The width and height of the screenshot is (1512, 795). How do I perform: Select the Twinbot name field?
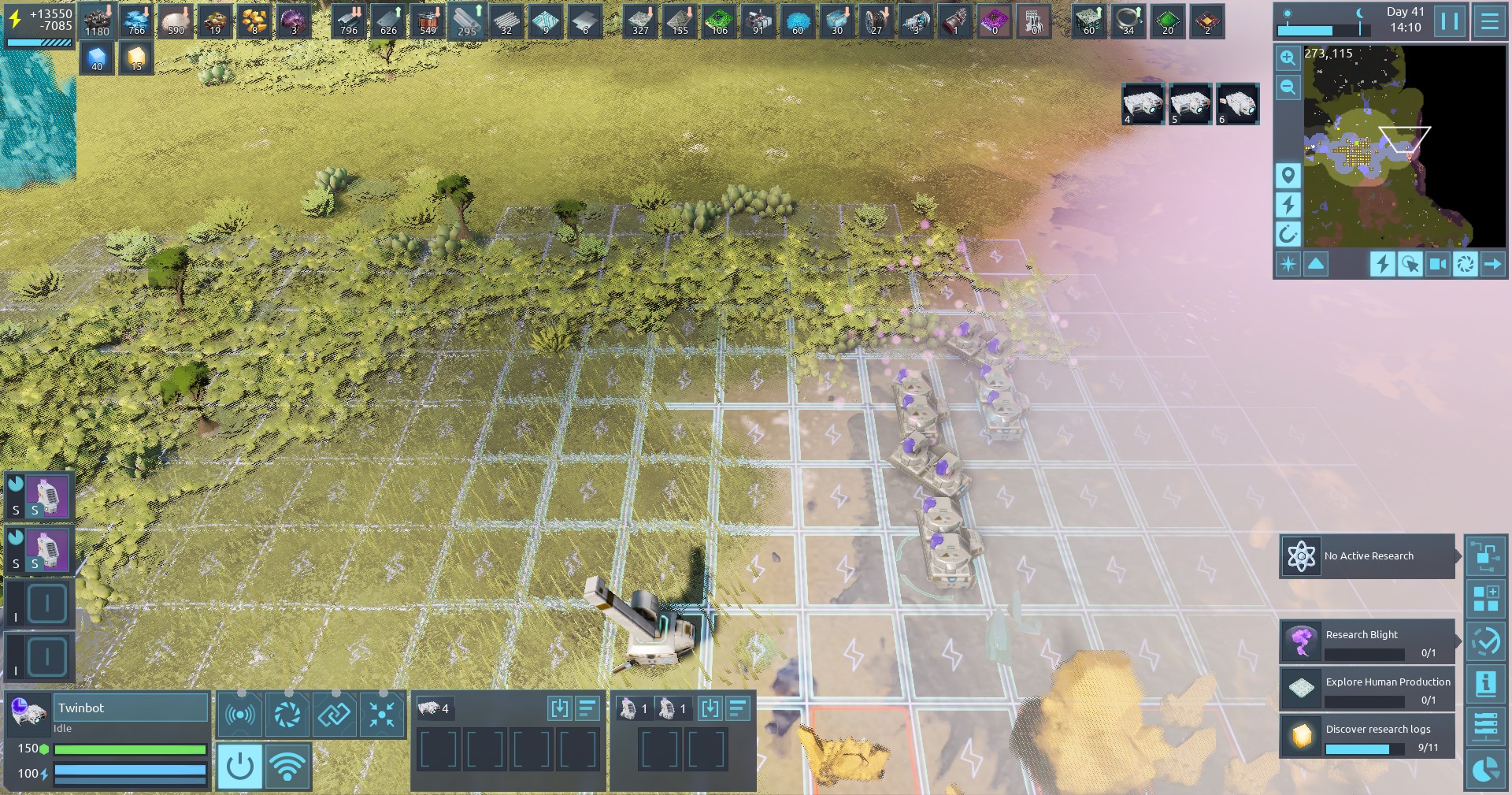131,708
